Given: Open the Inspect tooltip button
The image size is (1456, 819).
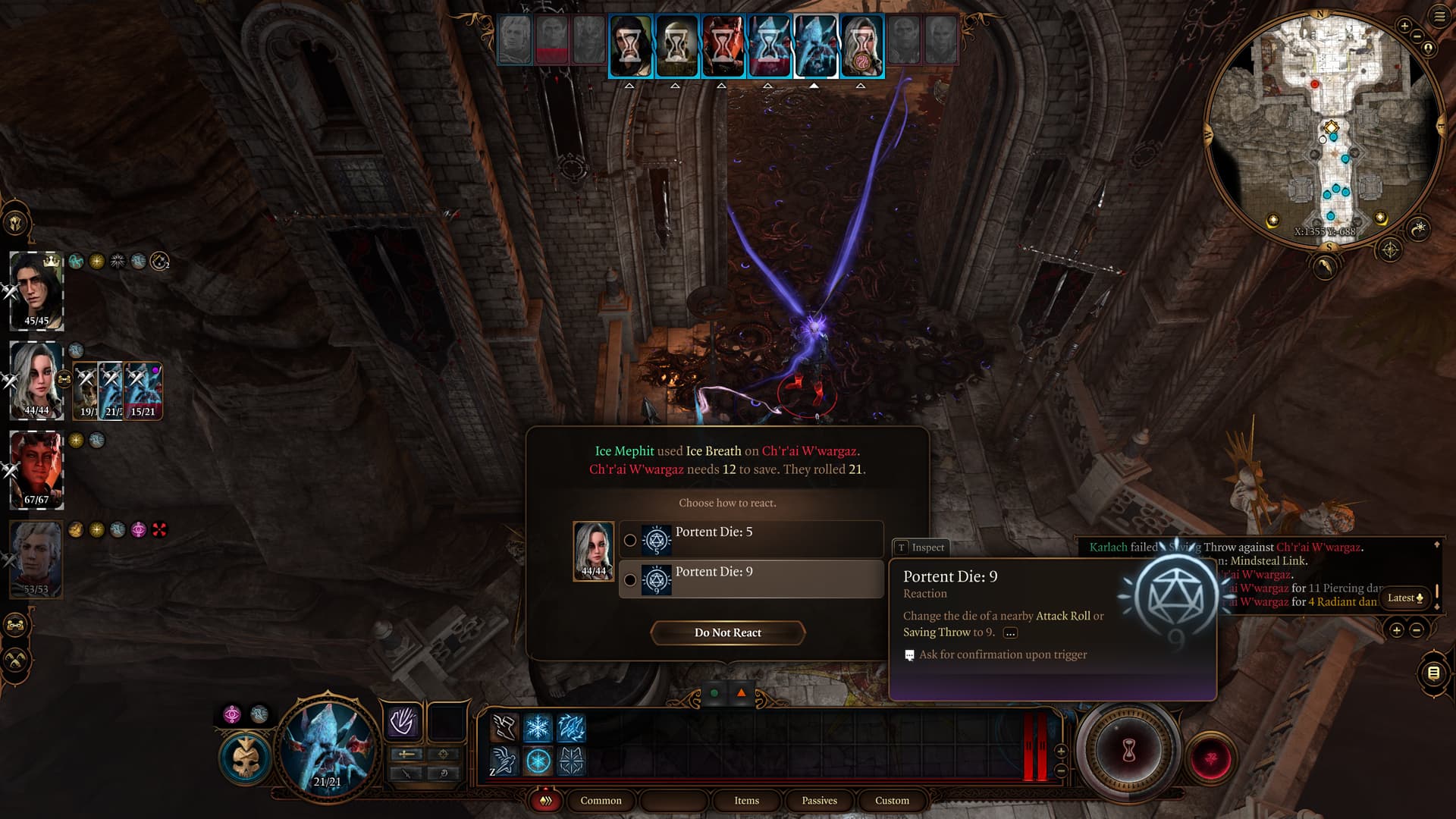Looking at the screenshot, I should [921, 548].
